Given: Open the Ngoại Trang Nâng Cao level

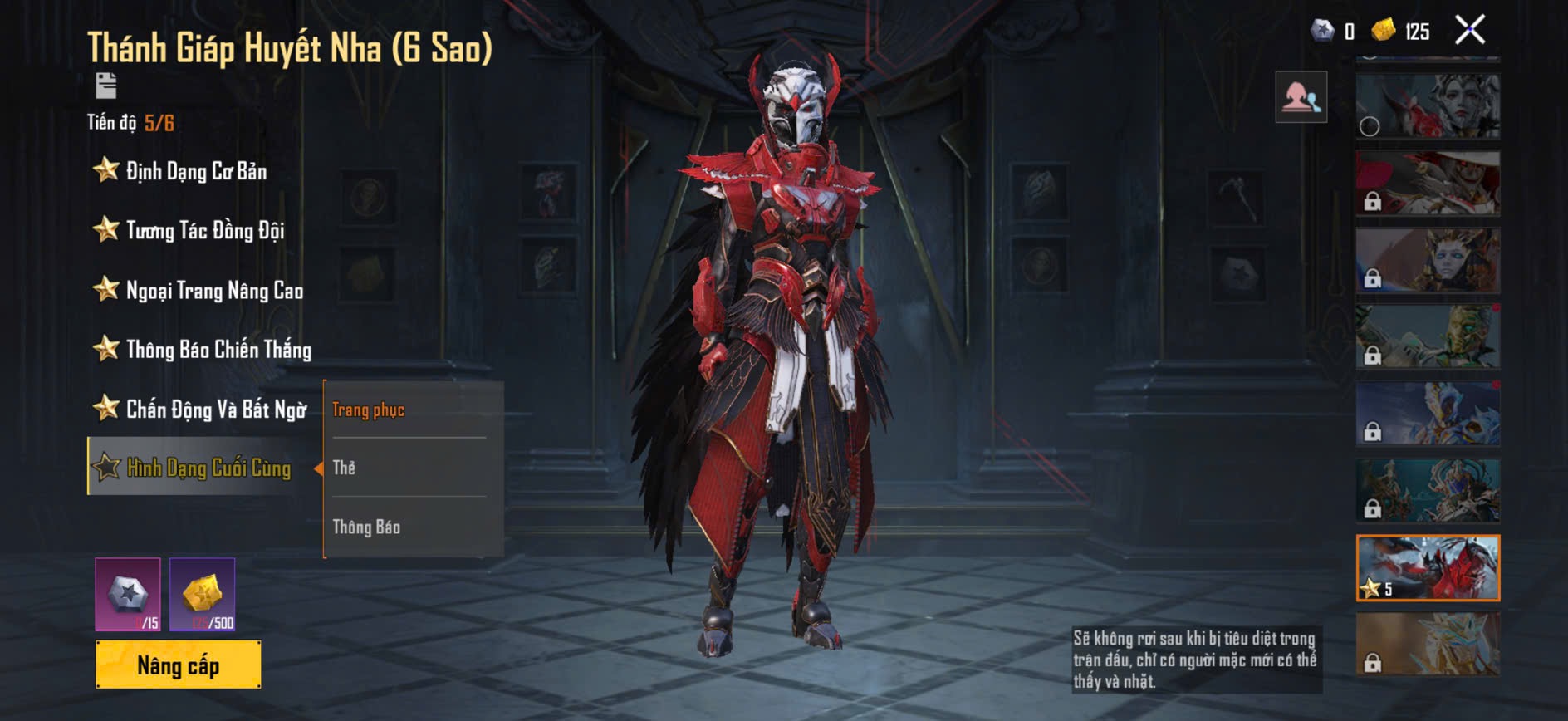Looking at the screenshot, I should 213,290.
